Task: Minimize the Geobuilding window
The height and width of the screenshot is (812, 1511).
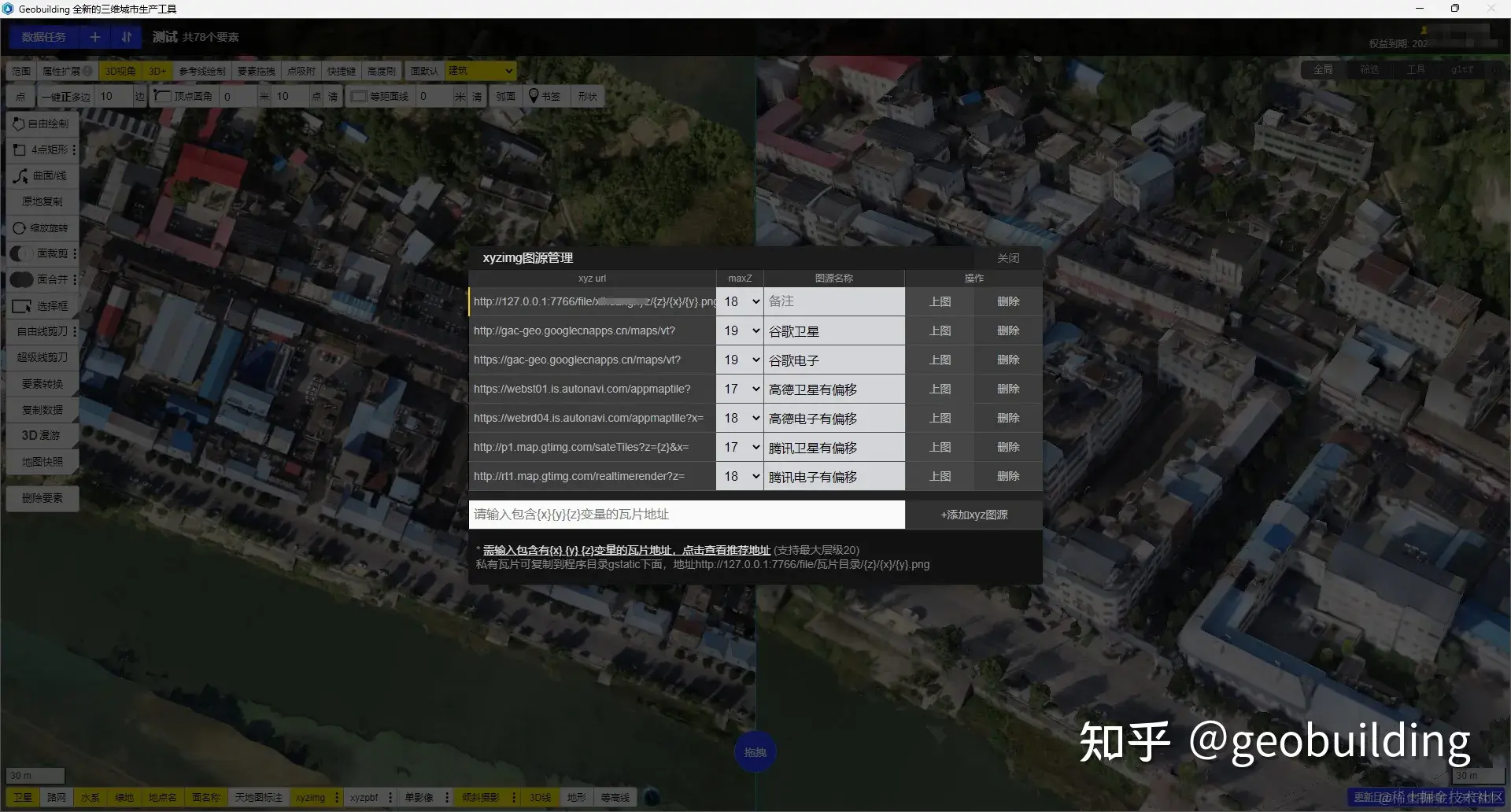Action: [1420, 9]
